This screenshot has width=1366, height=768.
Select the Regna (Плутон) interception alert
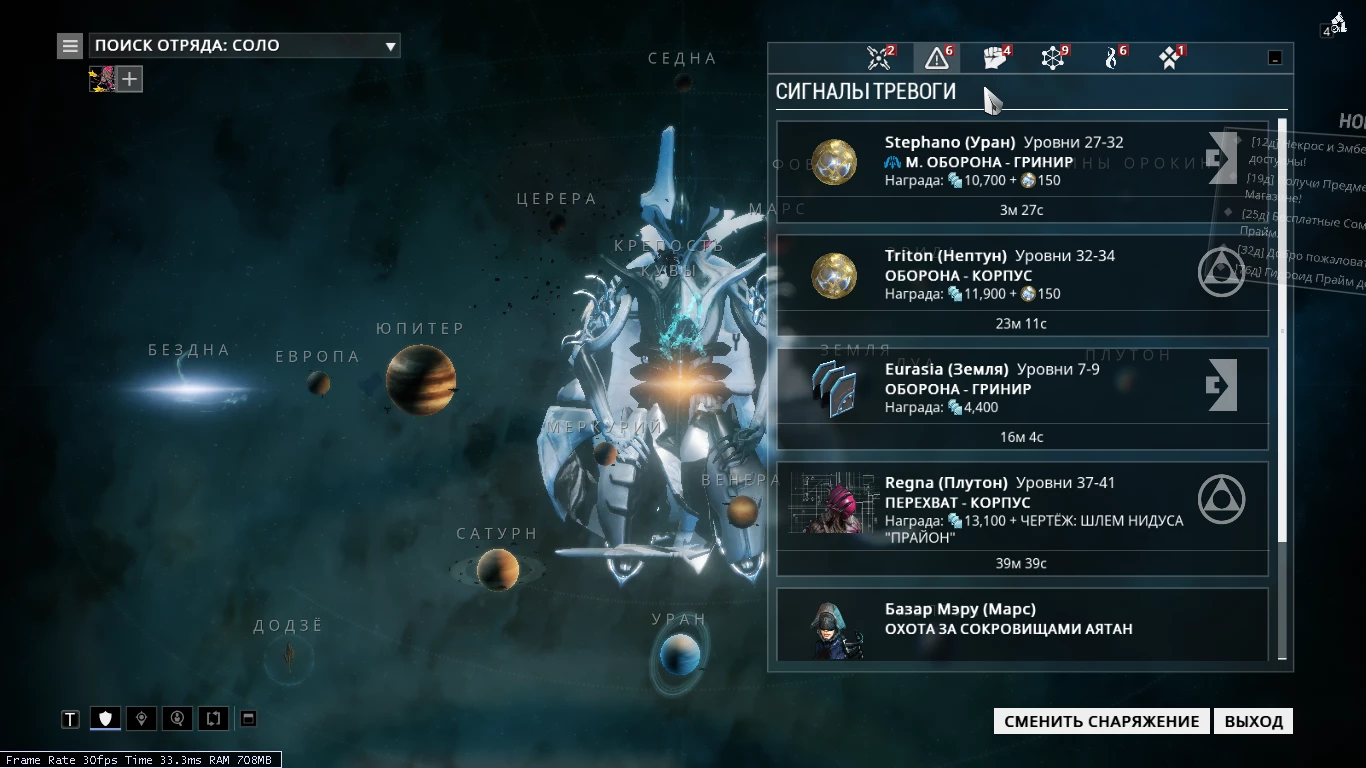(x=1022, y=518)
